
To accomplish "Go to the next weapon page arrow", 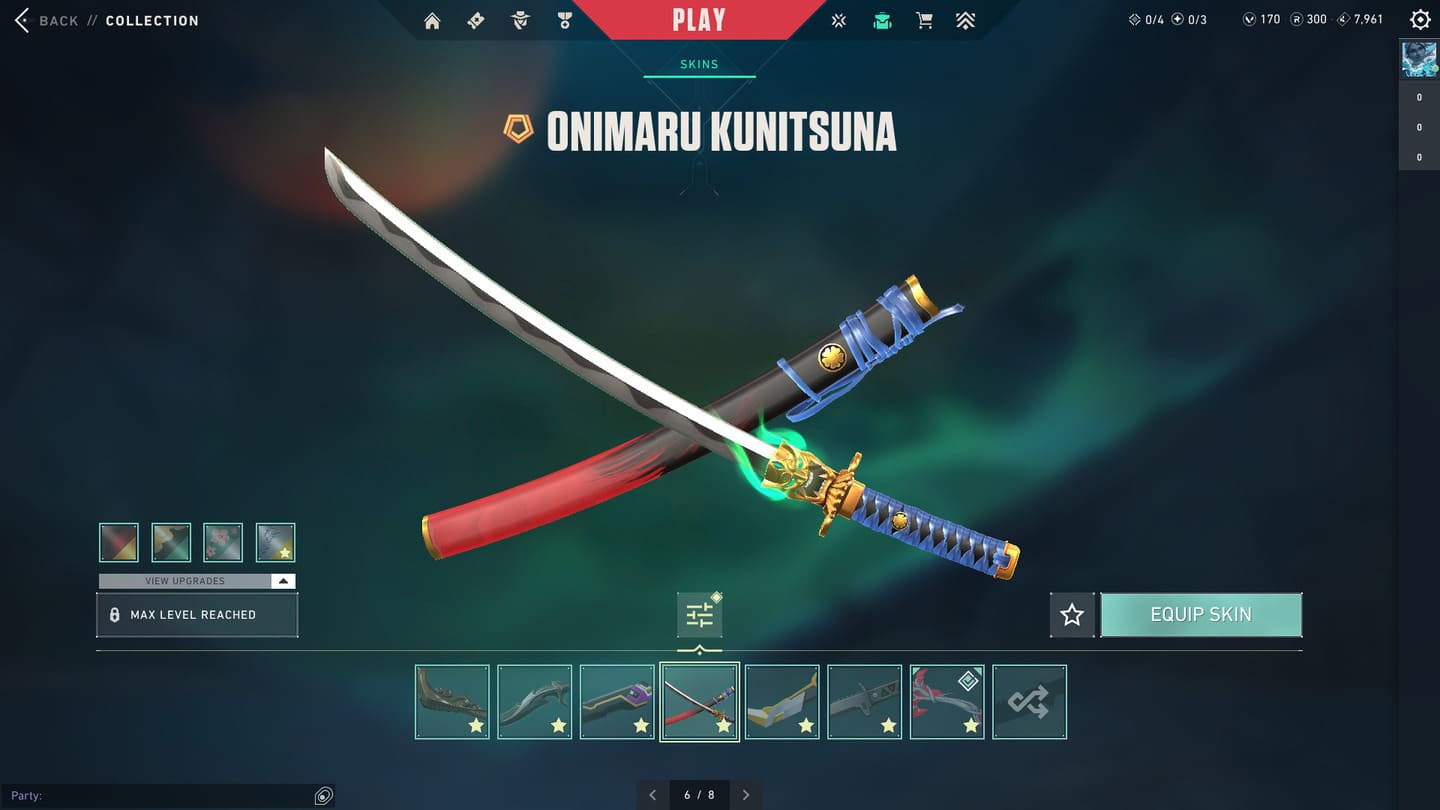I will 746,795.
